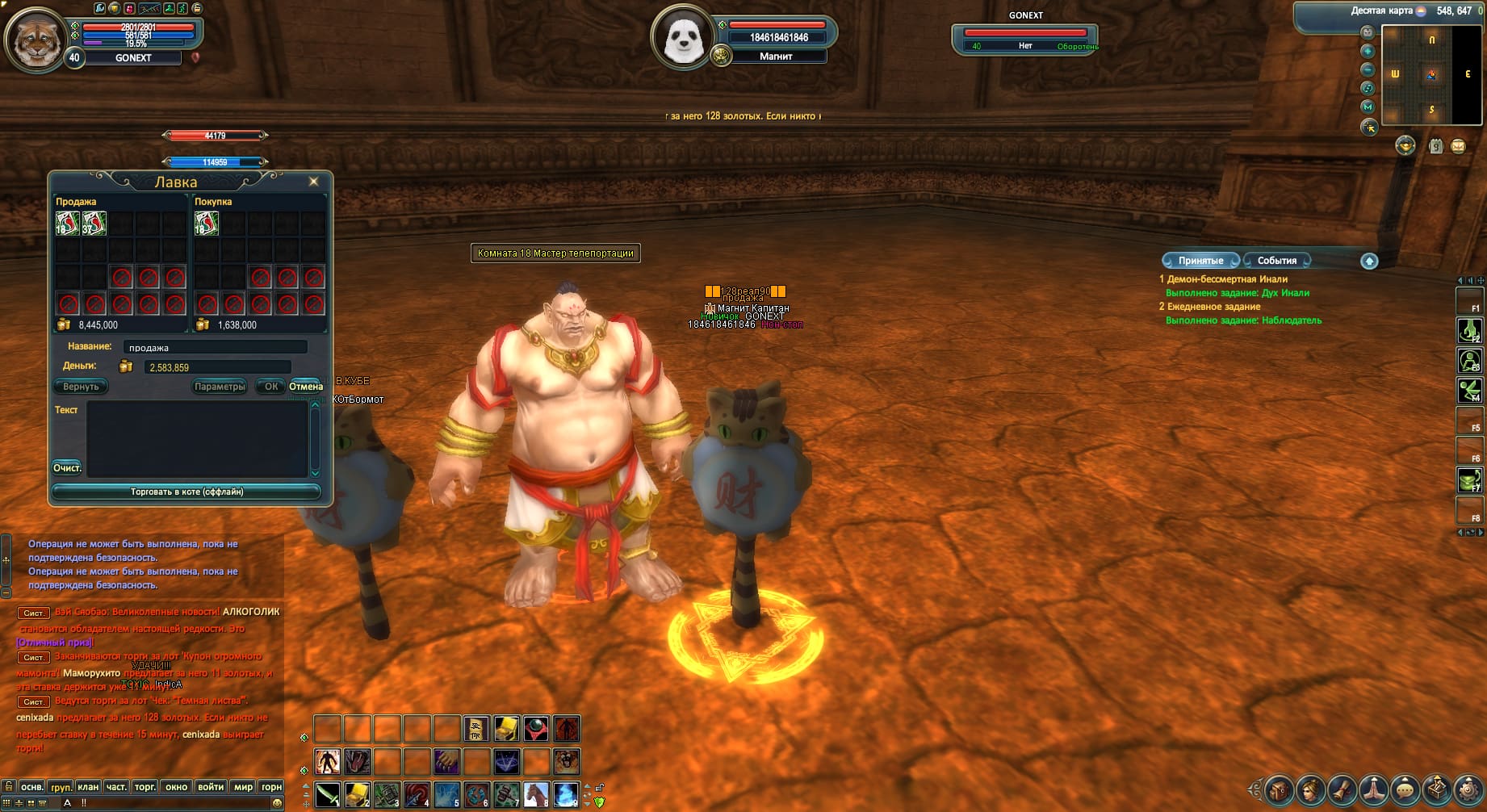Open the settings gear icon
Screen dimensions: 1487x812
pos(1468,790)
